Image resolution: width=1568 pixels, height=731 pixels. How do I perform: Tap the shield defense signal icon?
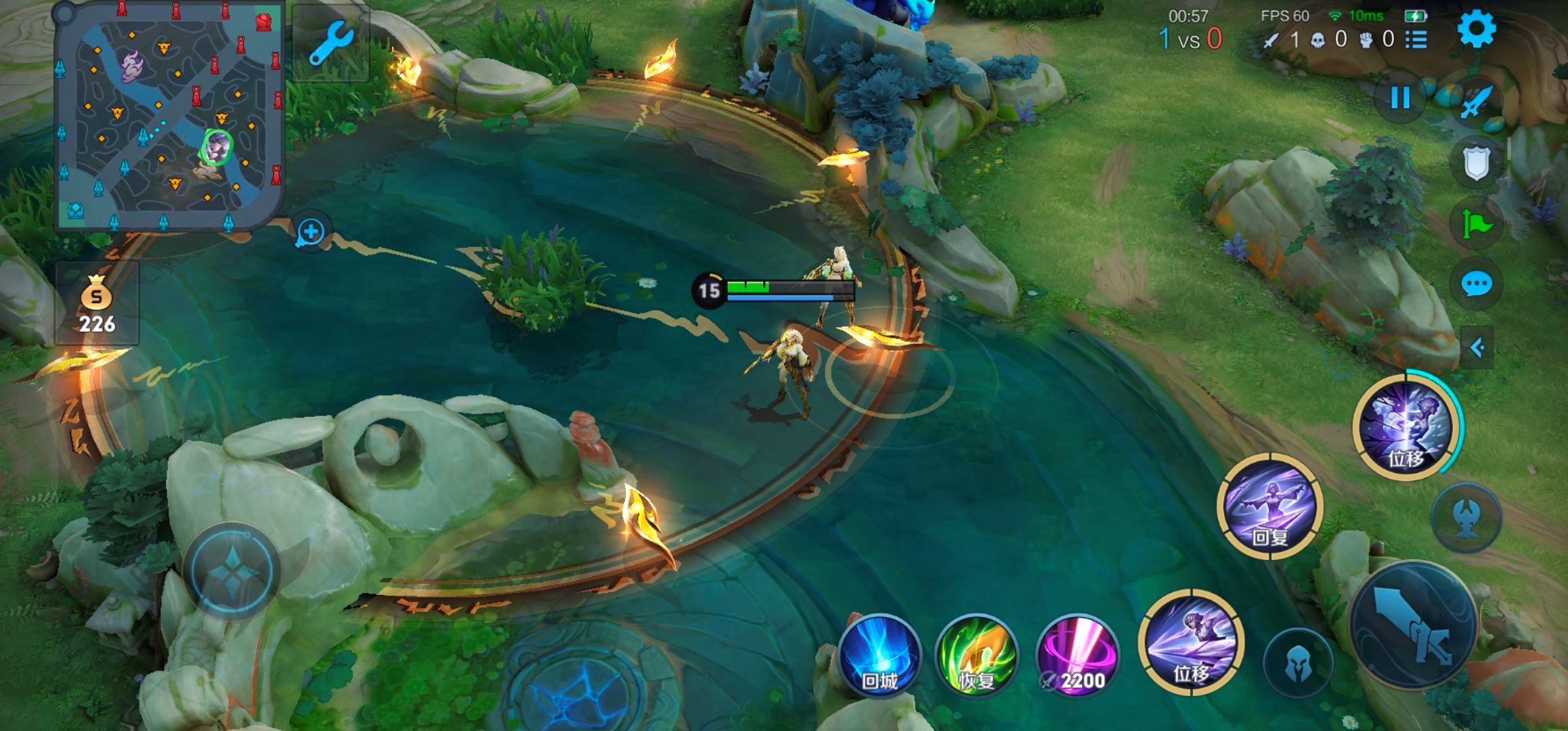tap(1477, 162)
